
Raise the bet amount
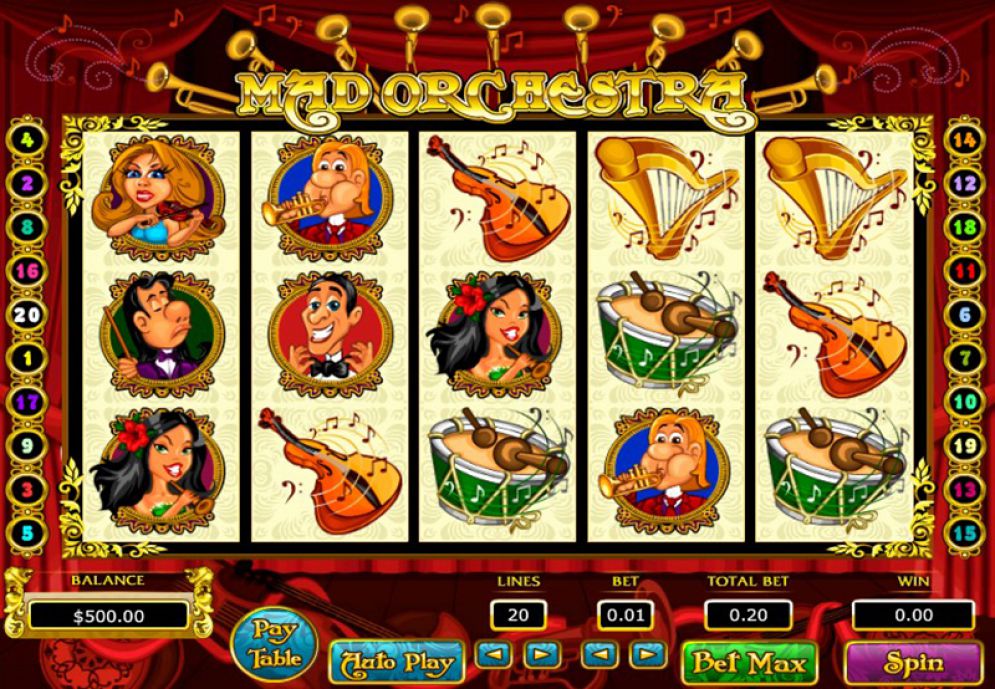649,655
